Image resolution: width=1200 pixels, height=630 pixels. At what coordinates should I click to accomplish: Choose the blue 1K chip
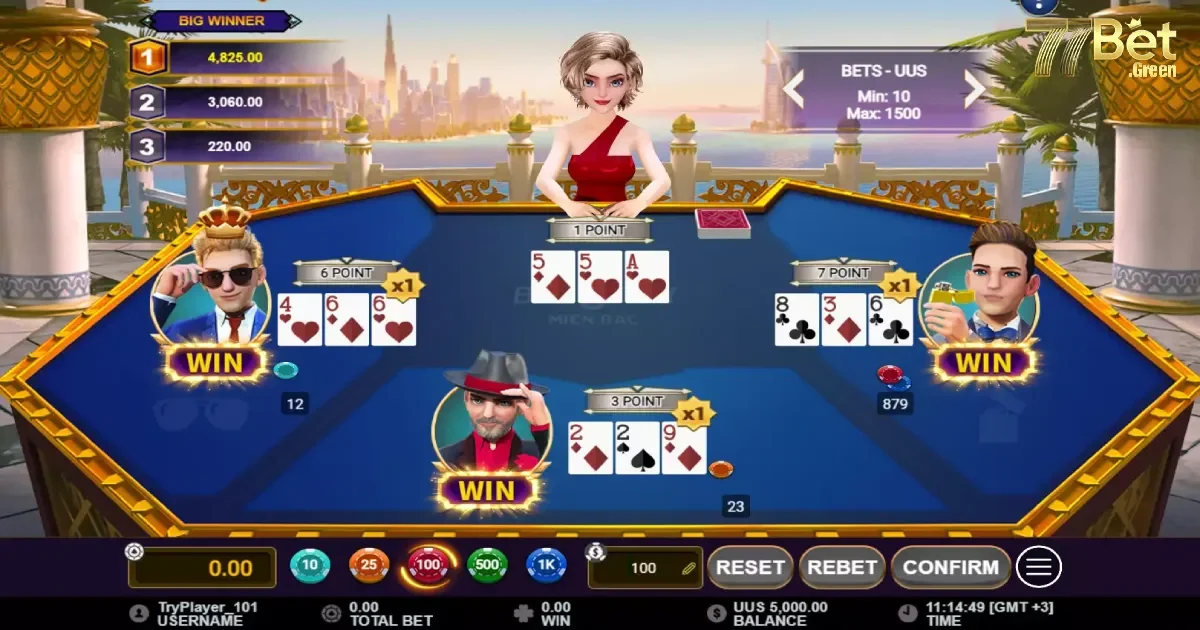coord(546,567)
